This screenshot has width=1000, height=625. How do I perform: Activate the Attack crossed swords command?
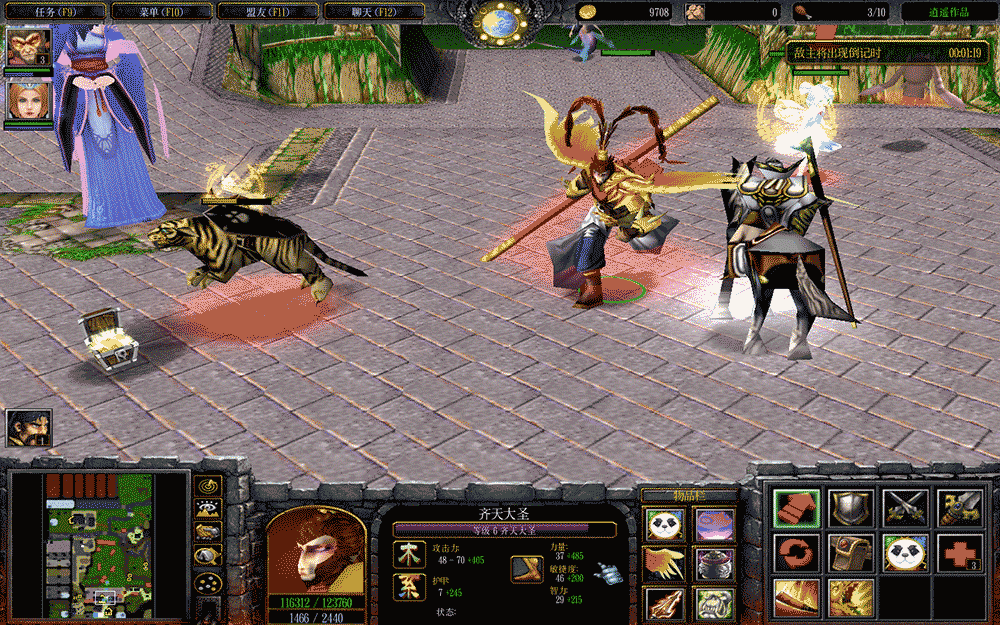pos(905,508)
